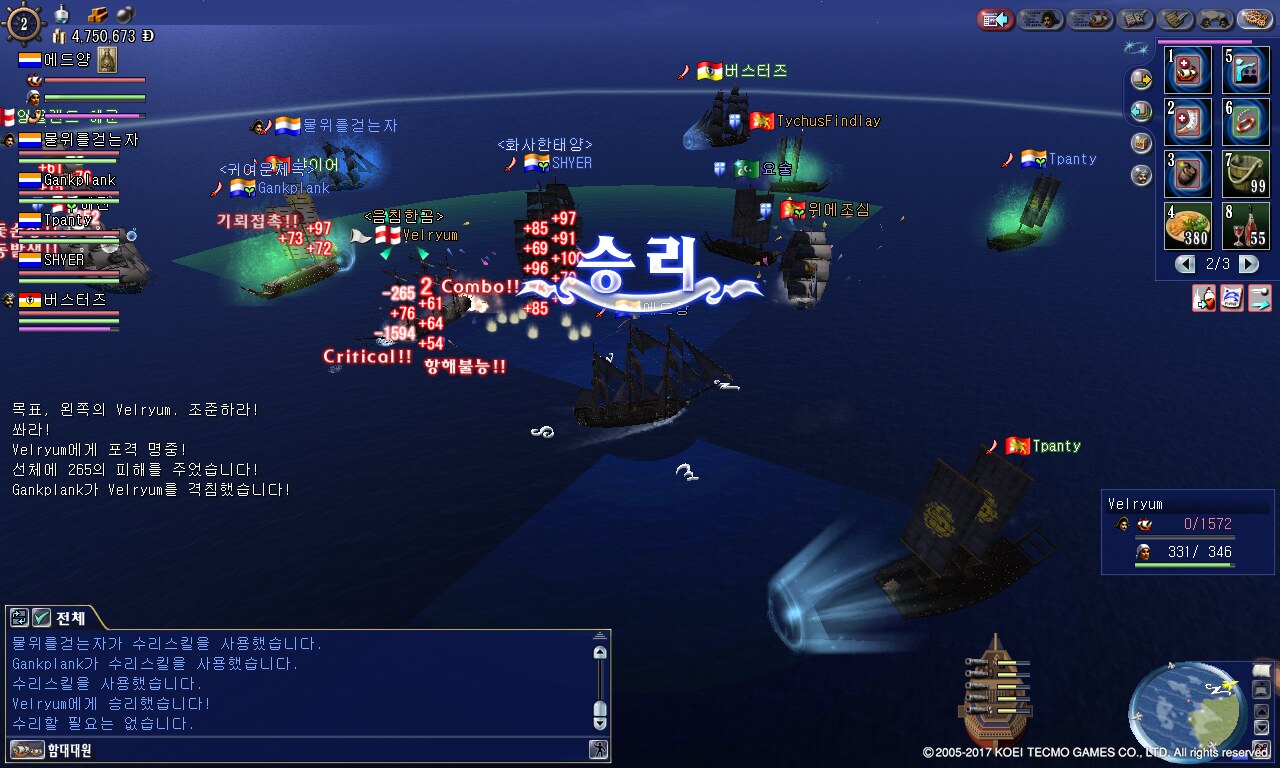The image size is (1280, 768).
Task: Click the compass wheel icon
Action: [24, 23]
